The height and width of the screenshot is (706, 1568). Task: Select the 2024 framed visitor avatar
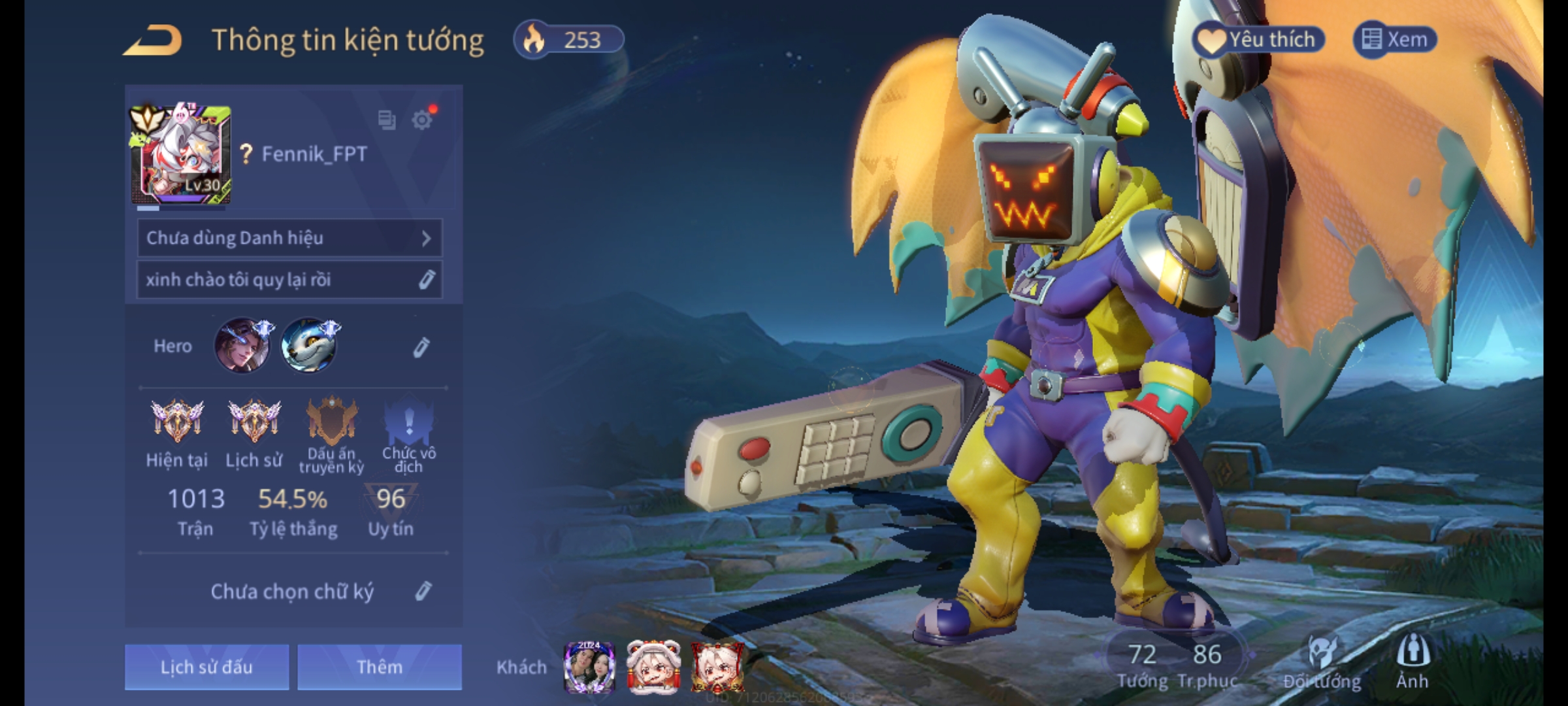[x=589, y=667]
